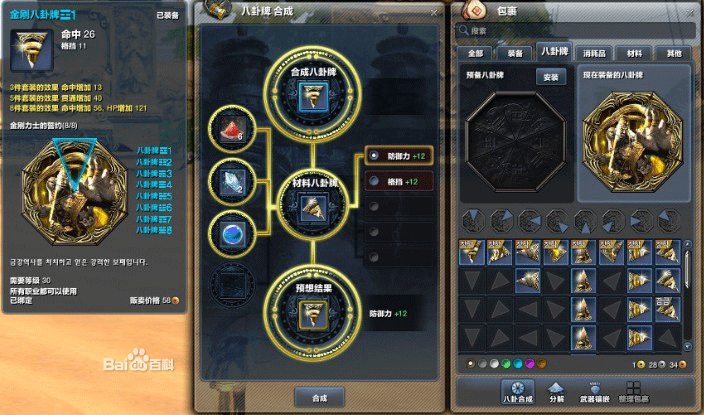Click the red gem material slot
This screenshot has width=704, height=415.
pos(233,129)
